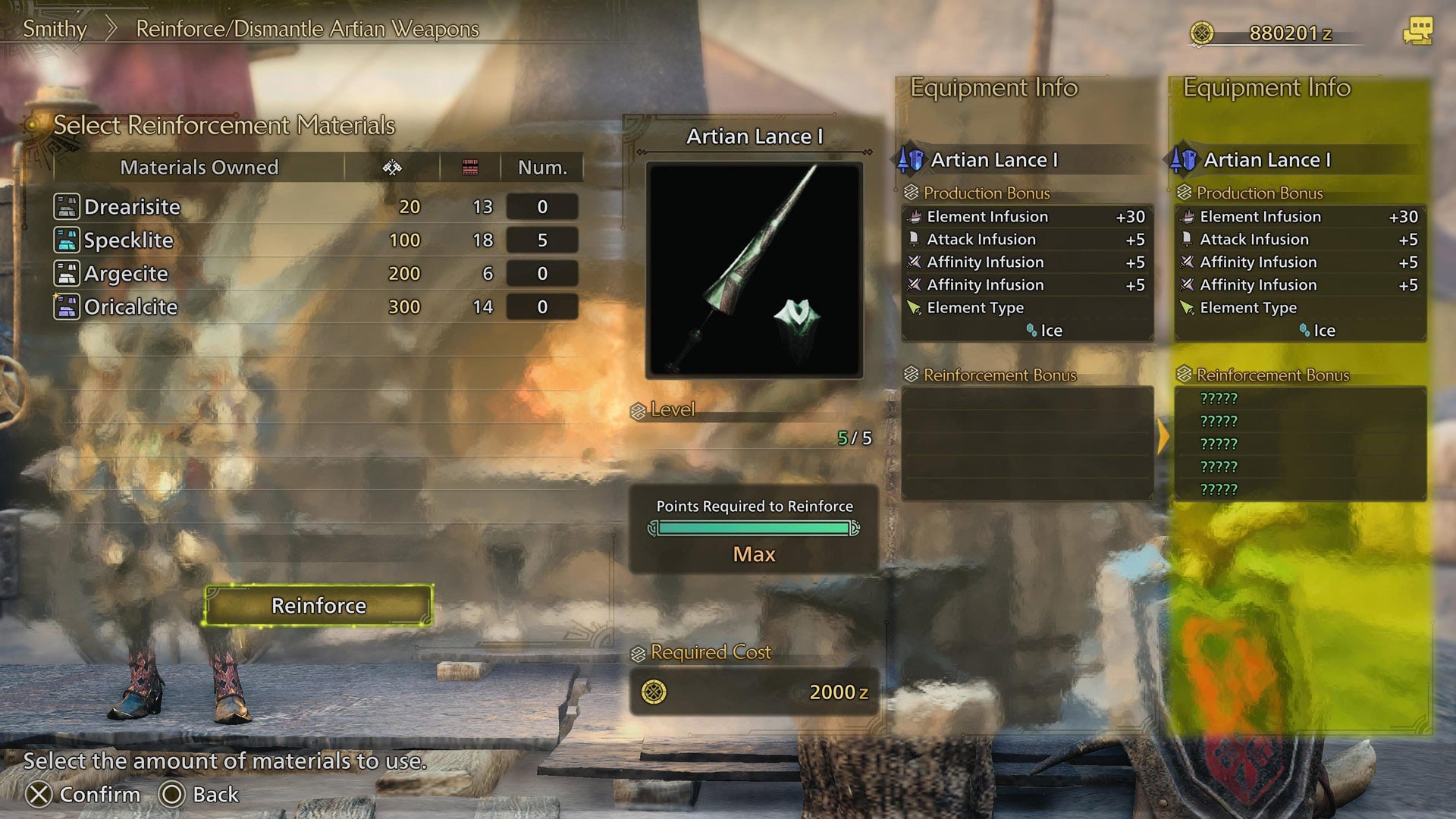Select the Element Infusion icon
The image size is (1456, 819).
[x=915, y=217]
